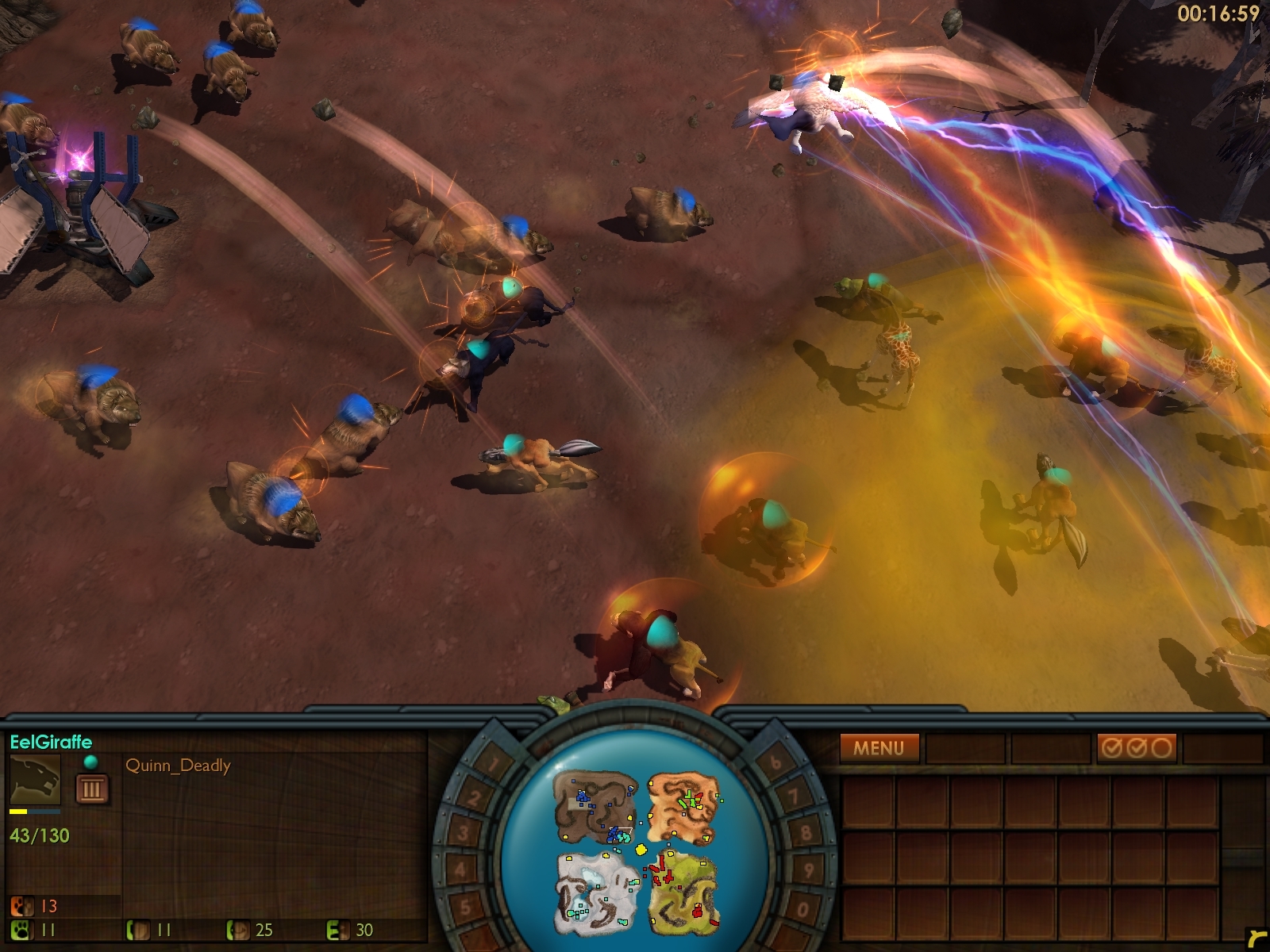Select control group 6 slot
Image resolution: width=1270 pixels, height=952 pixels.
coord(776,763)
